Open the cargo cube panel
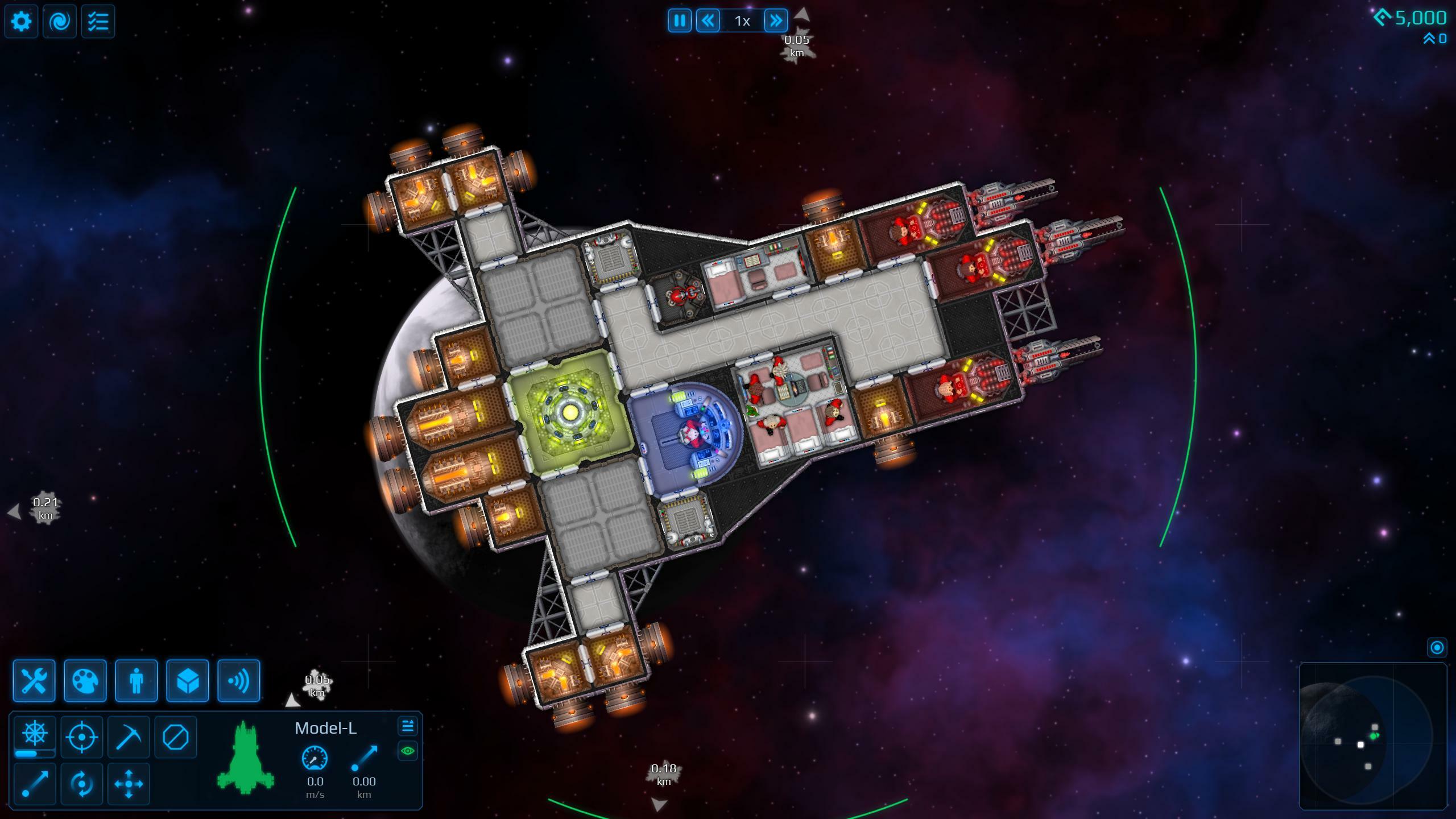The image size is (1456, 819). [188, 681]
